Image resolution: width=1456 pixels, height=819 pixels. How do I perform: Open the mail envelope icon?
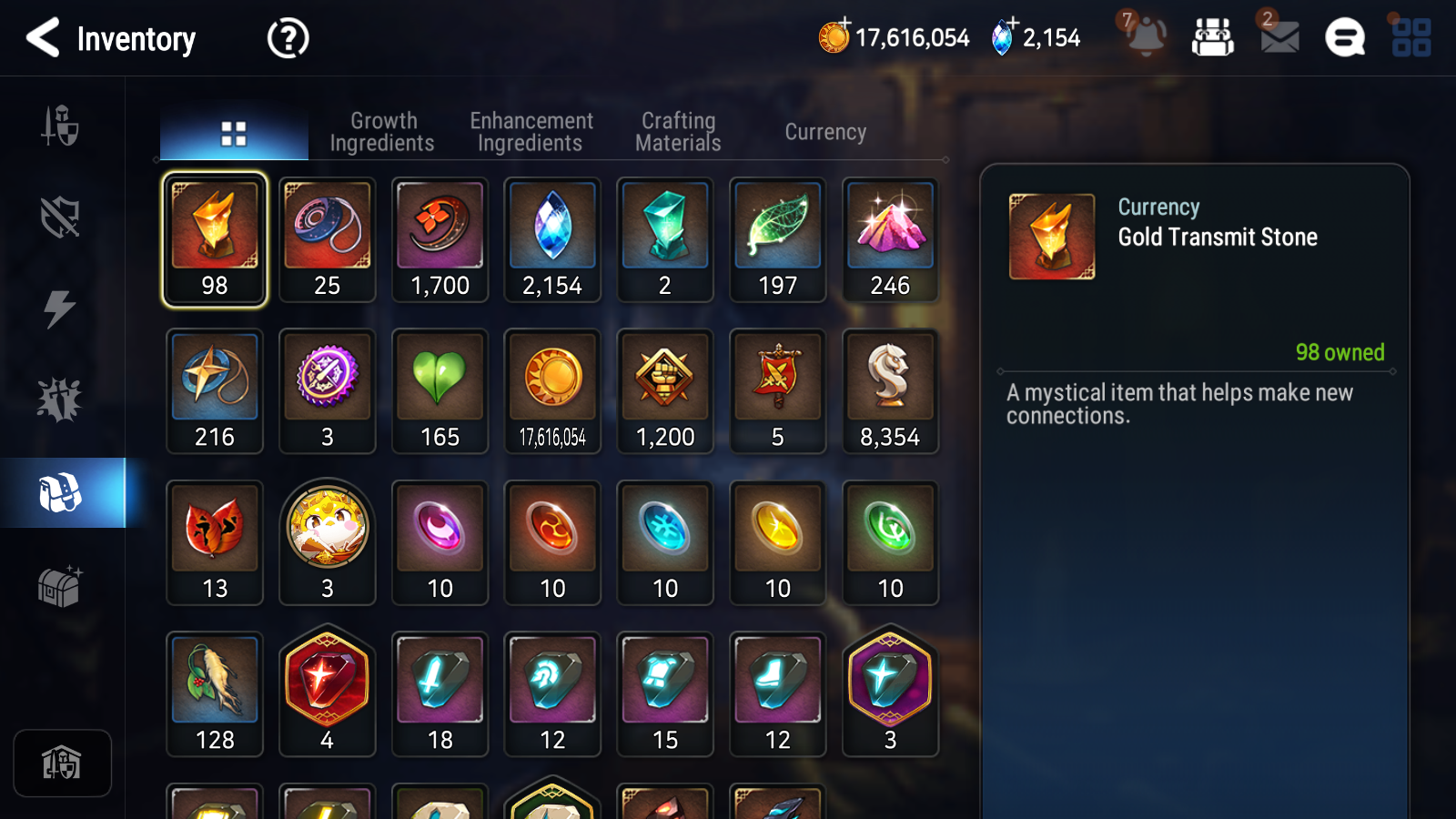click(x=1279, y=38)
